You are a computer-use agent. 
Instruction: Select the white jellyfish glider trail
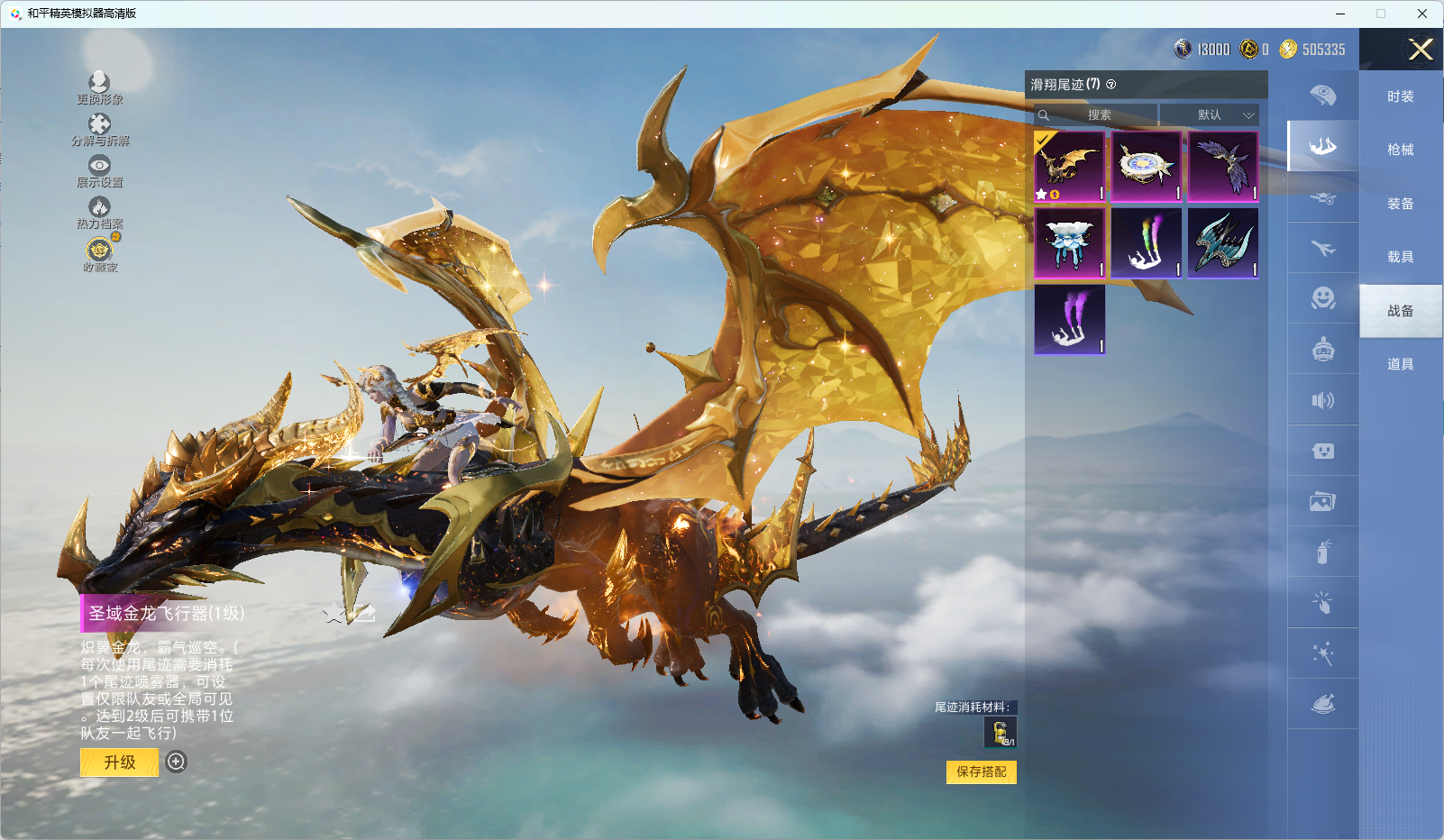click(1070, 243)
